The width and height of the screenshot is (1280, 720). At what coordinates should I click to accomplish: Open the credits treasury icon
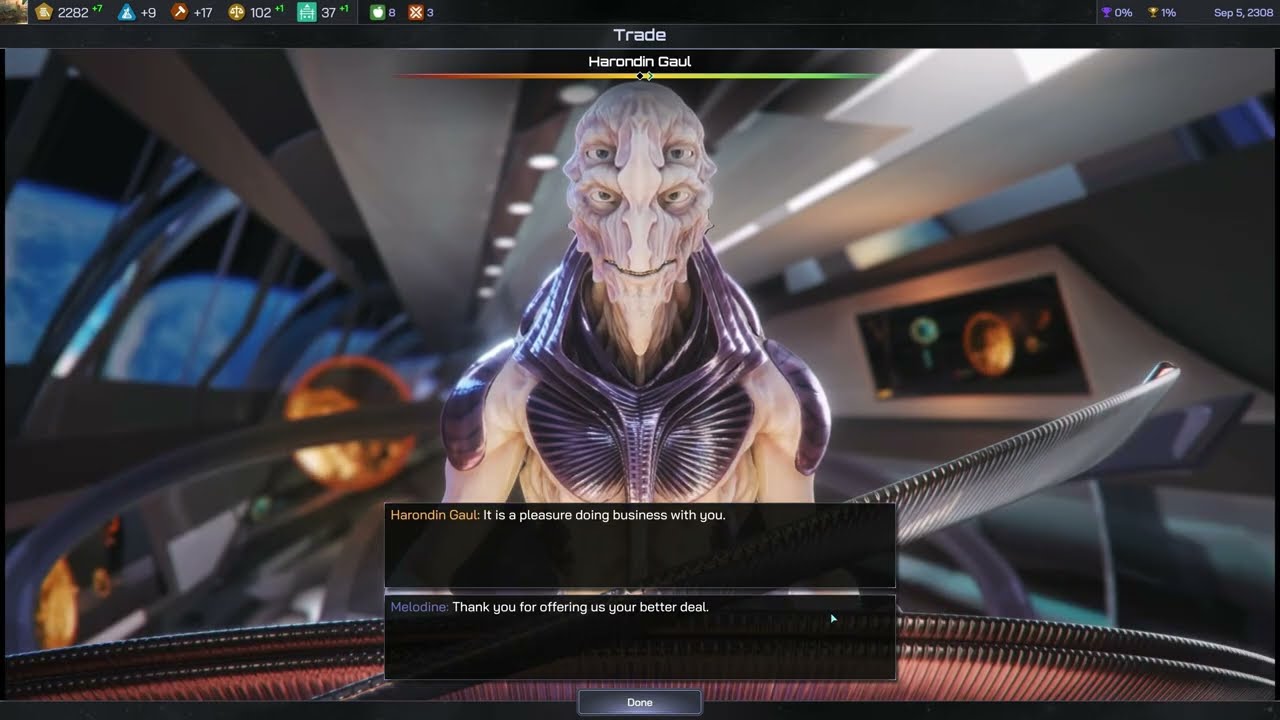[44, 13]
